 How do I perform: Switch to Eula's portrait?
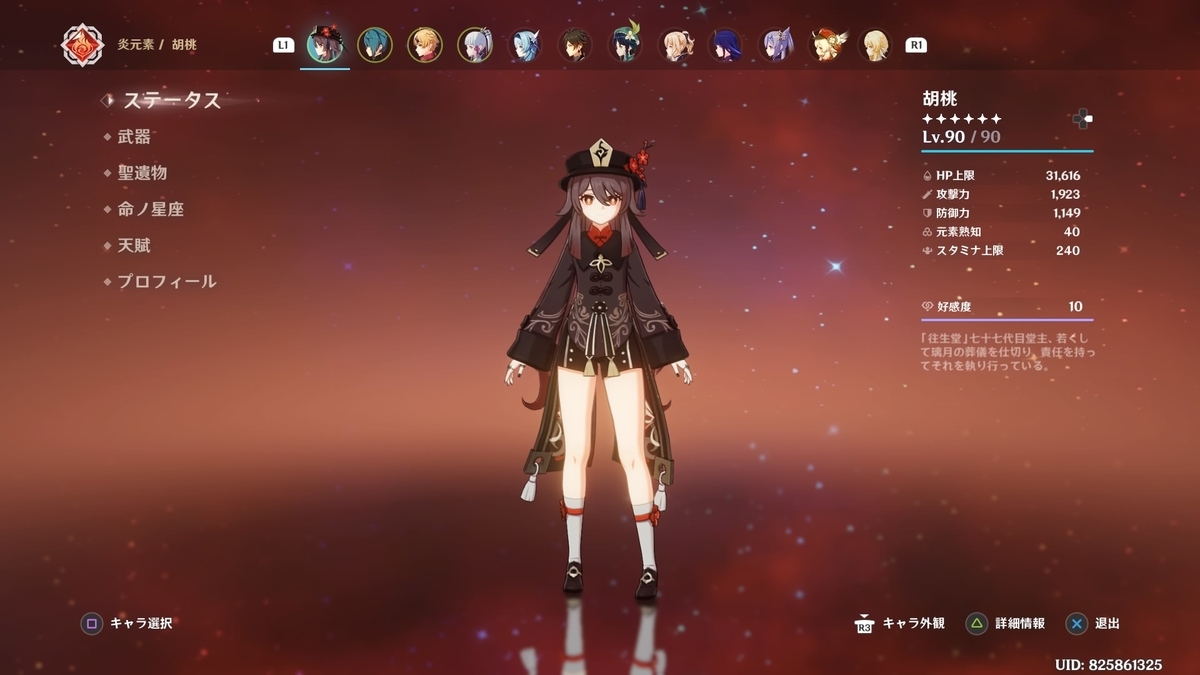[x=525, y=45]
